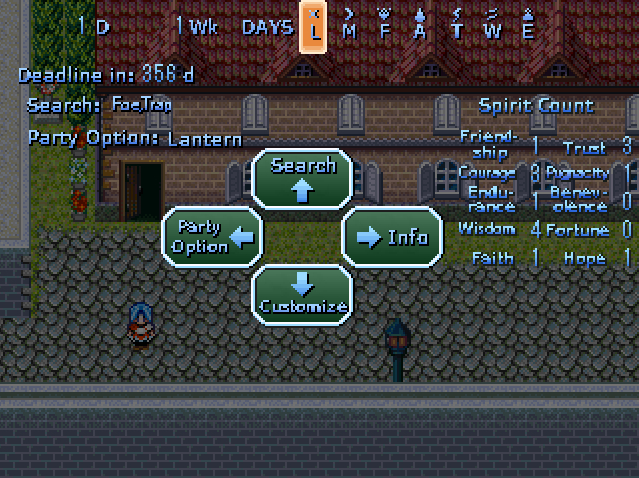
Task: Click the M day icon
Action: click(349, 25)
